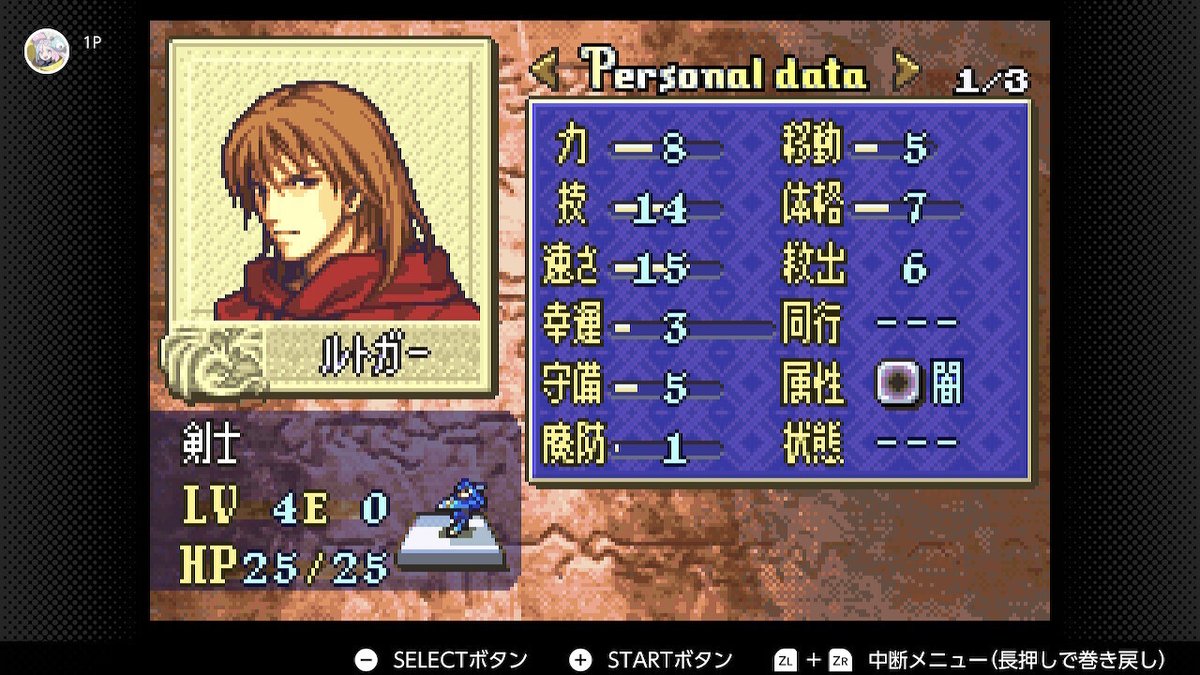1200x675 pixels.
Task: Advance to the next page with the right arrow
Action: click(906, 72)
